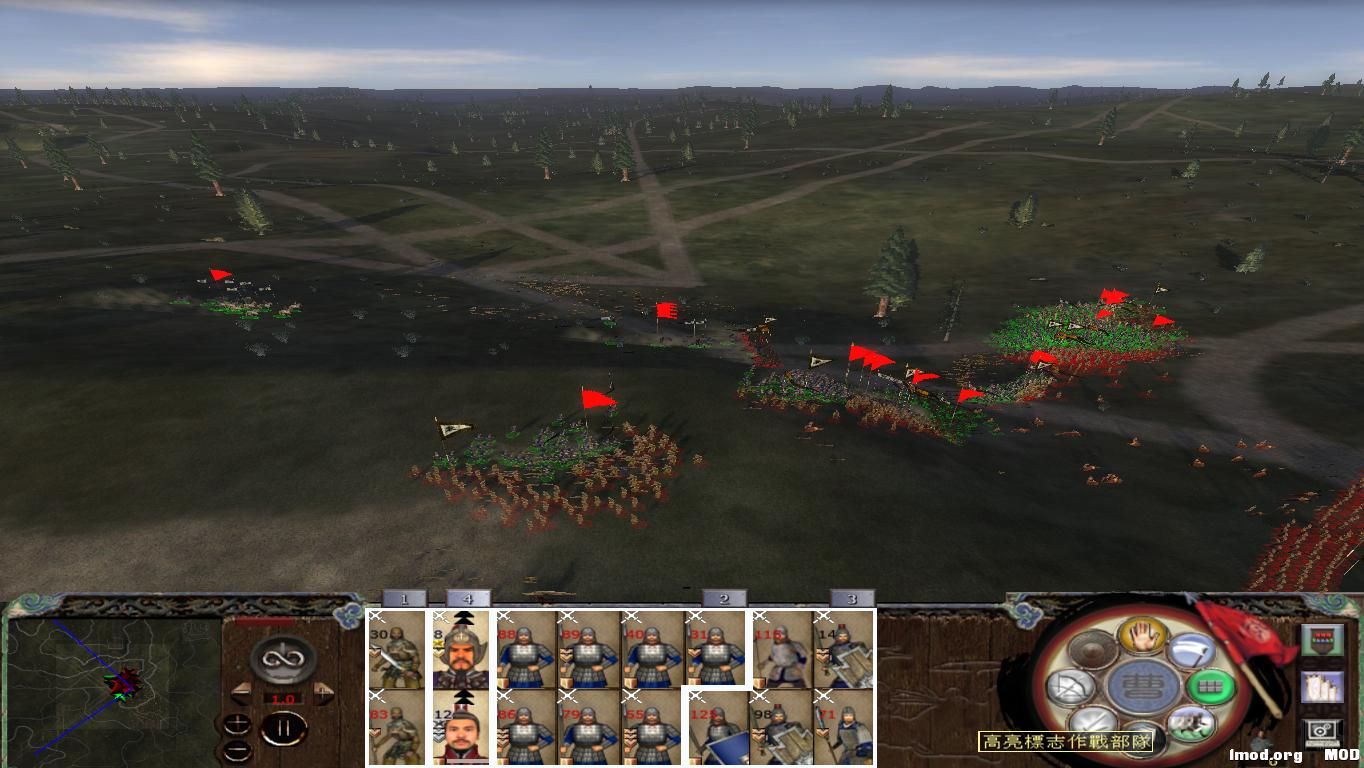Open the battle objectives scrolls icon
Viewport: 1364px width, 768px height.
coord(1323,686)
